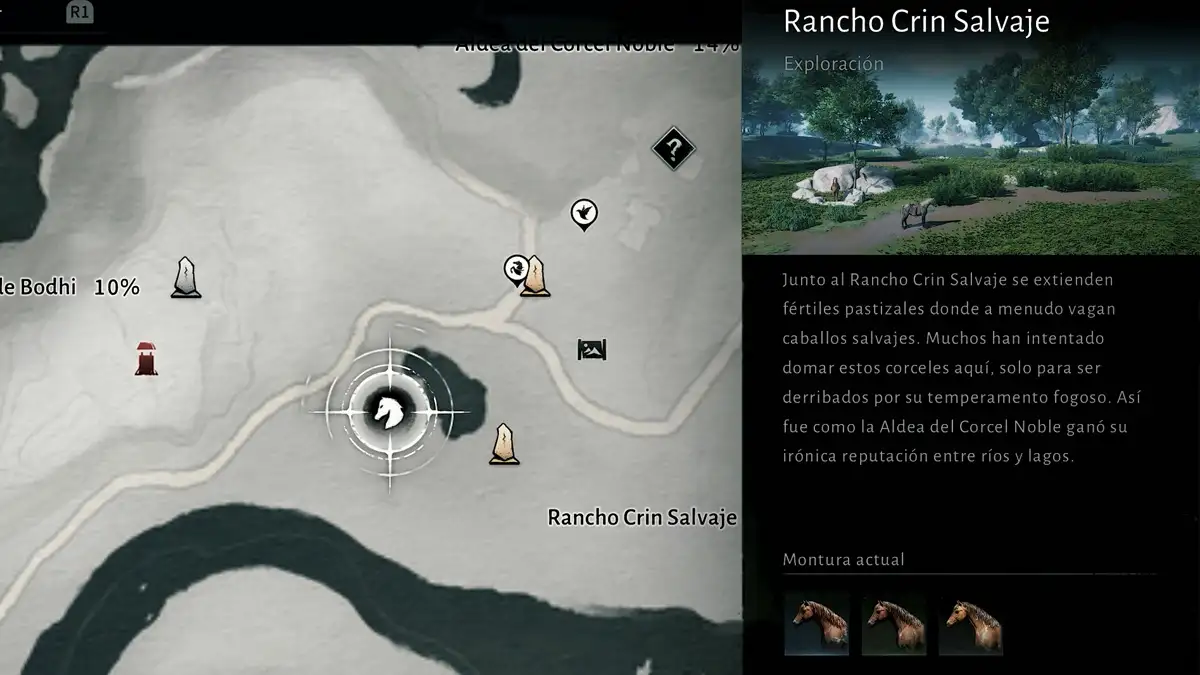Select the horse head map marker
This screenshot has width=1200, height=675.
tap(389, 410)
